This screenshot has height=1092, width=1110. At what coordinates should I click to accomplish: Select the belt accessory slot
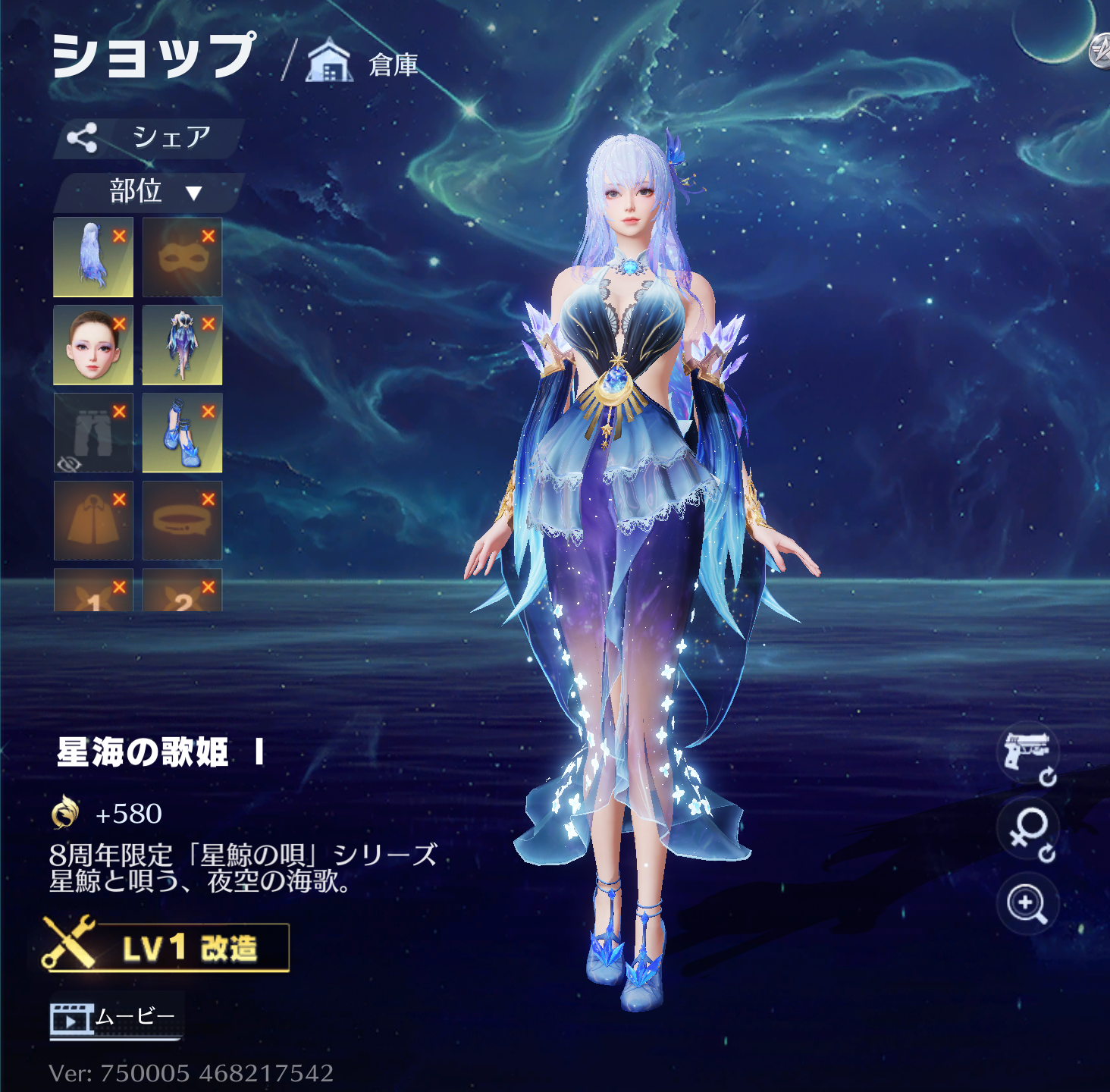click(x=182, y=522)
